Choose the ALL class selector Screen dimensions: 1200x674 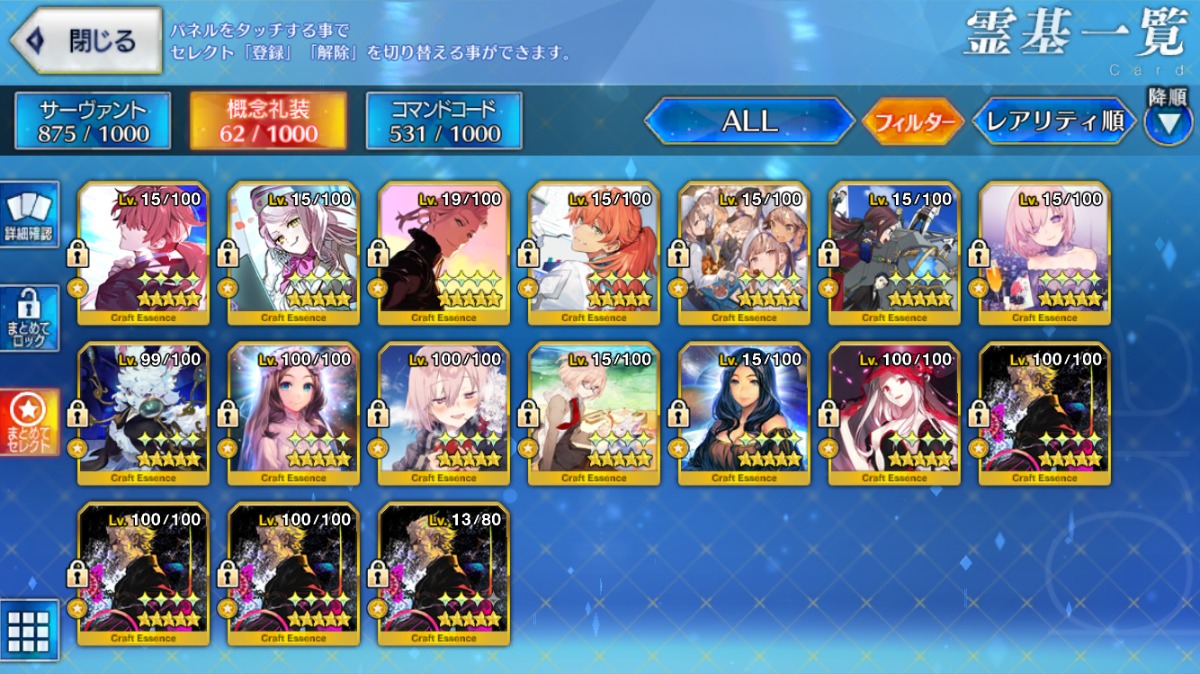[749, 122]
